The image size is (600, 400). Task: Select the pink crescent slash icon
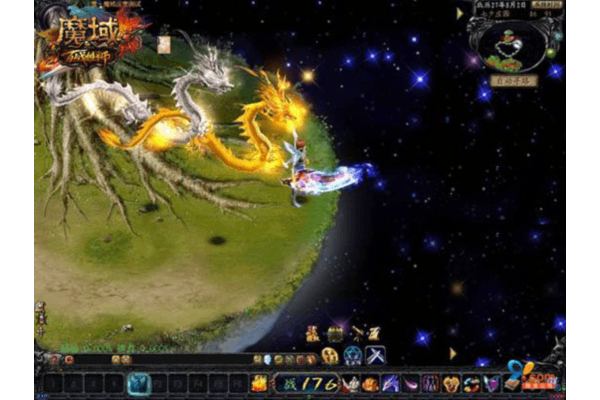(410, 382)
